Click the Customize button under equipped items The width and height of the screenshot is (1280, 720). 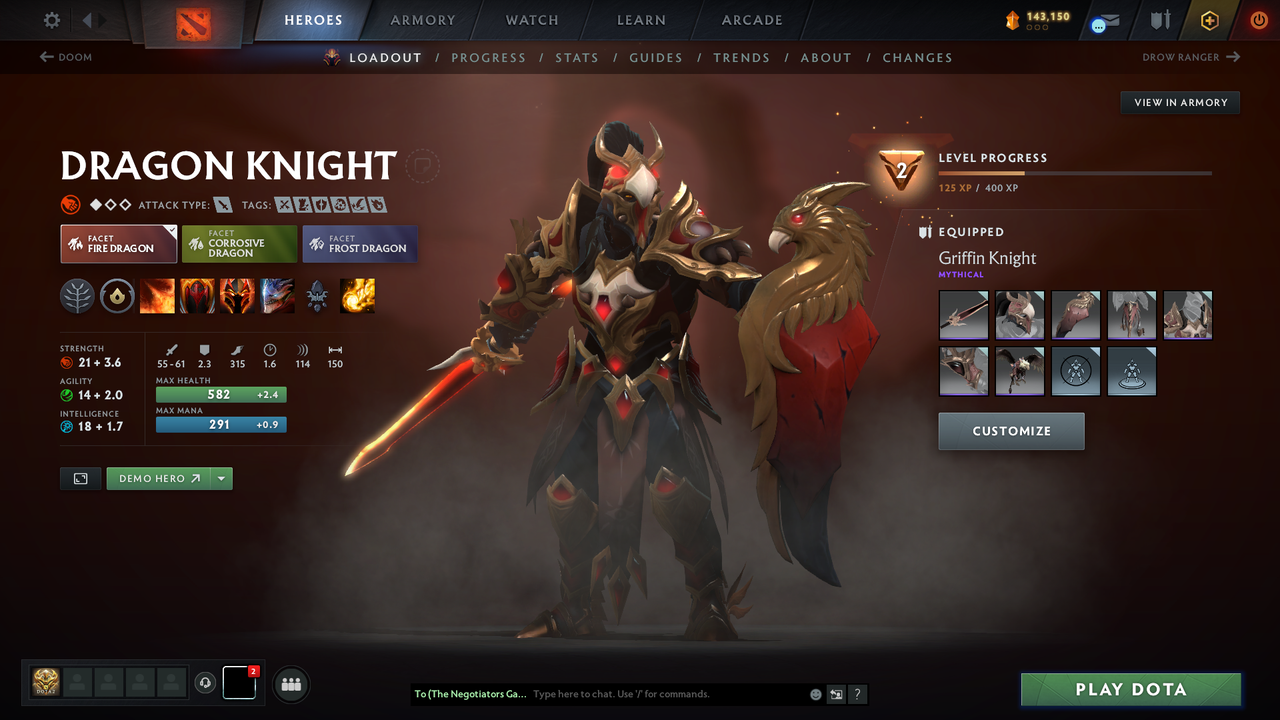[1011, 431]
